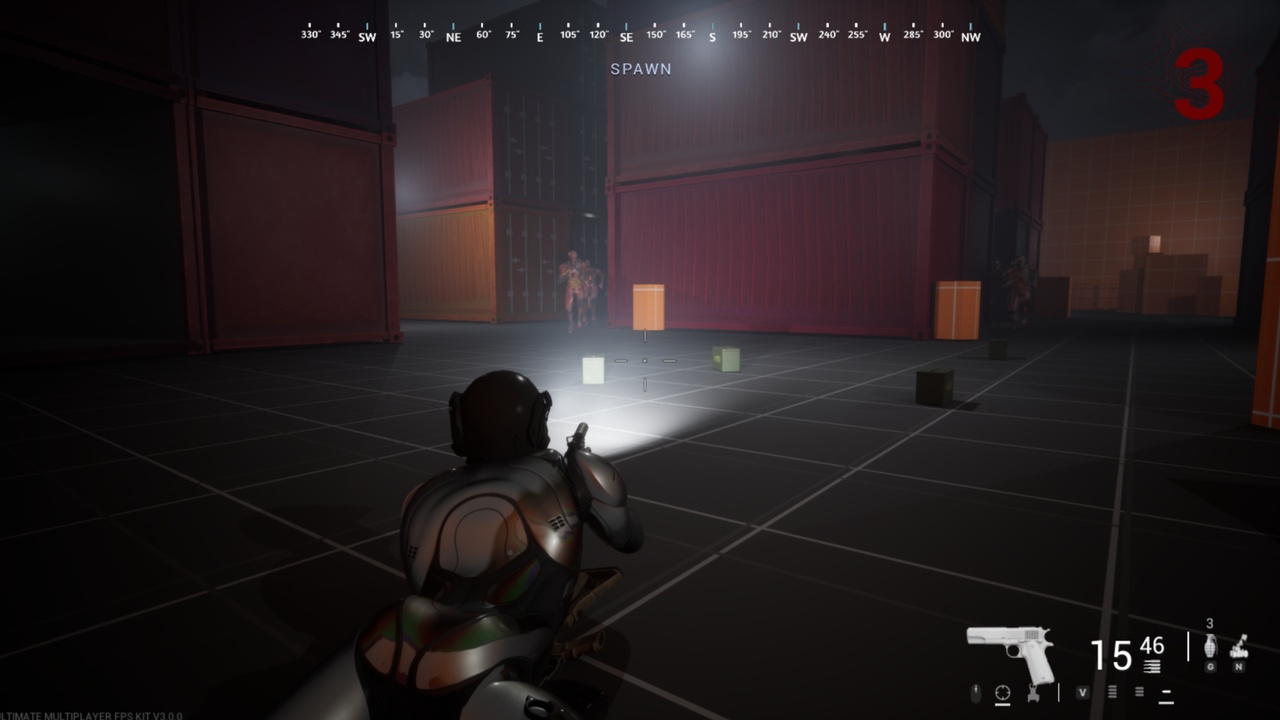Expand the compass marker labeled W
This screenshot has width=1280, height=720.
point(884,35)
